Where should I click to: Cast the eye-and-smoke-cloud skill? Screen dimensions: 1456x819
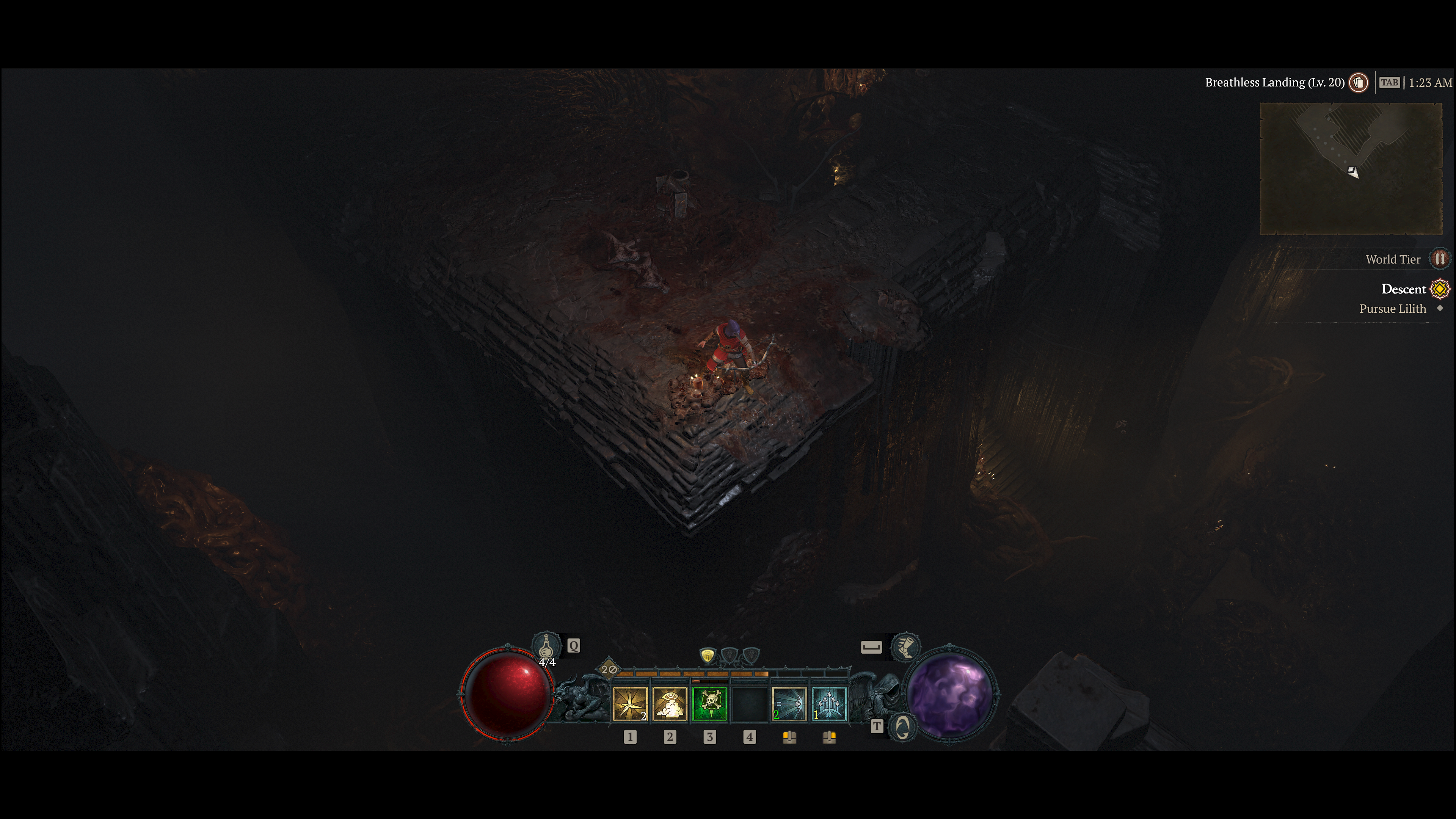(670, 704)
